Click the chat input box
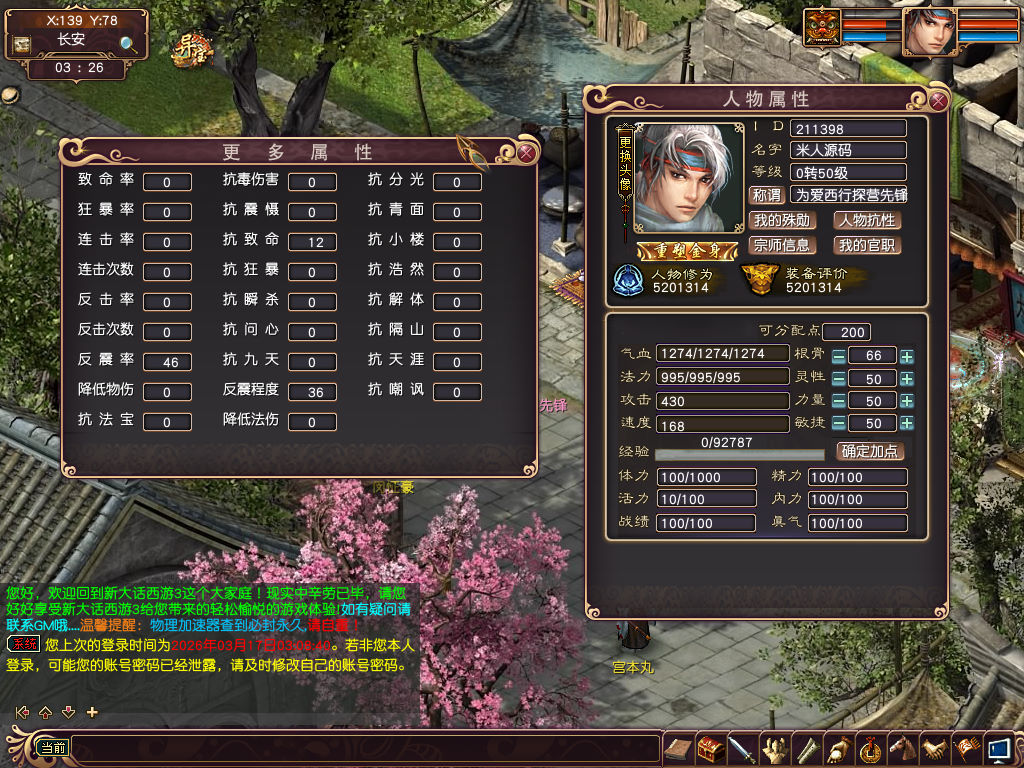The width and height of the screenshot is (1024, 768). pos(365,748)
